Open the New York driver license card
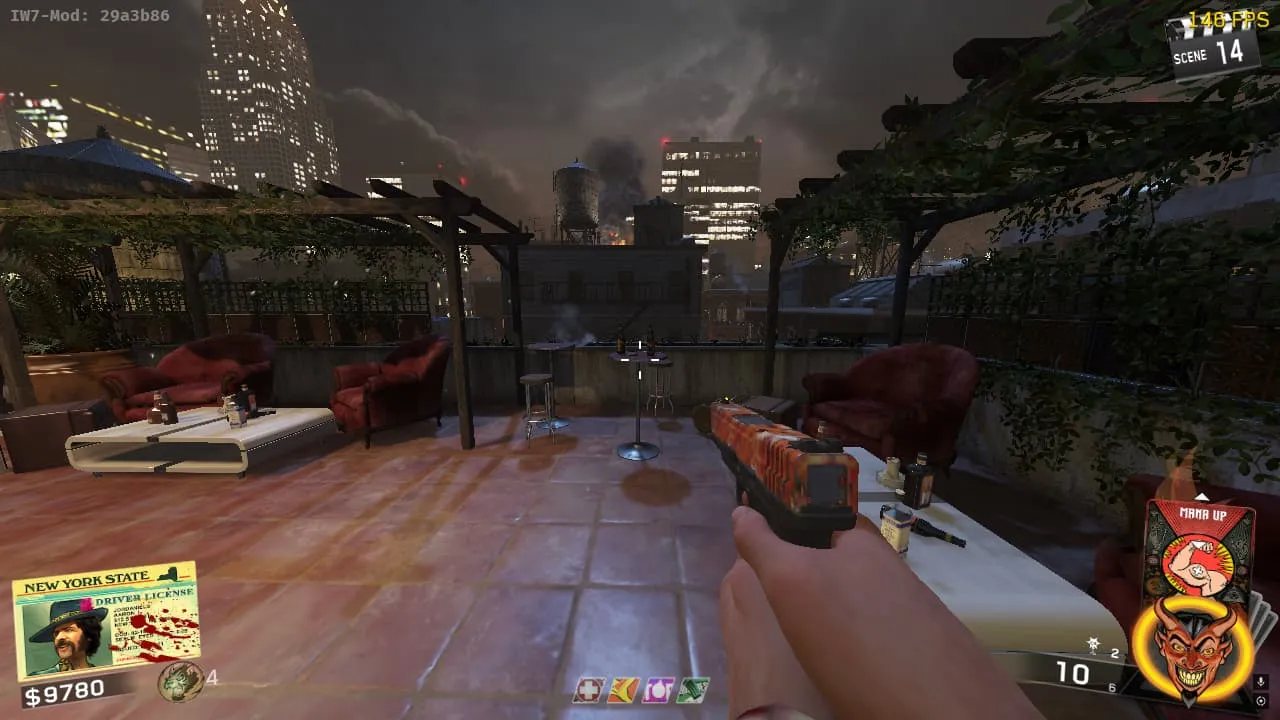 tap(105, 619)
